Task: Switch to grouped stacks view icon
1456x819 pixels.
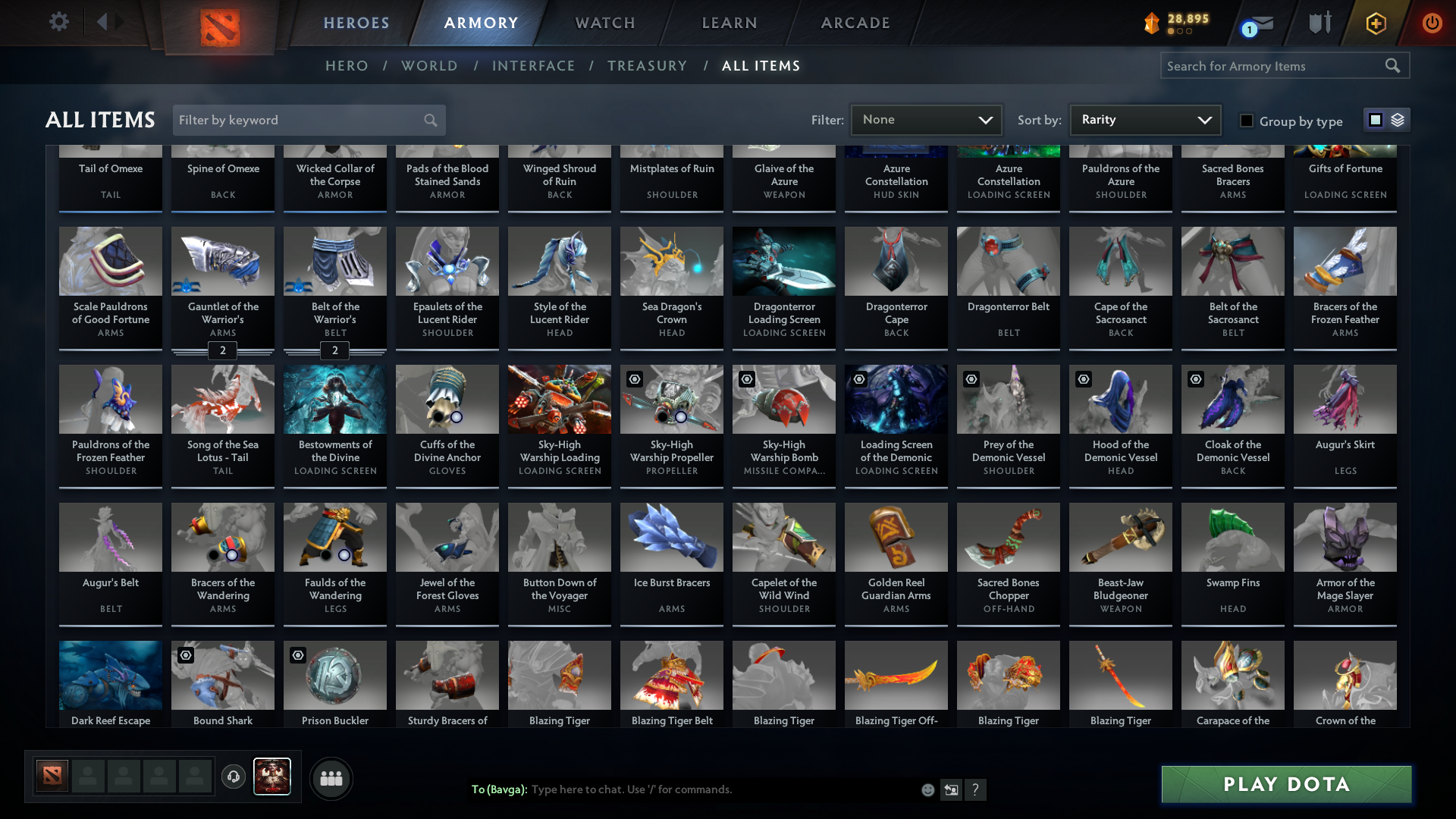Action: click(x=1399, y=120)
